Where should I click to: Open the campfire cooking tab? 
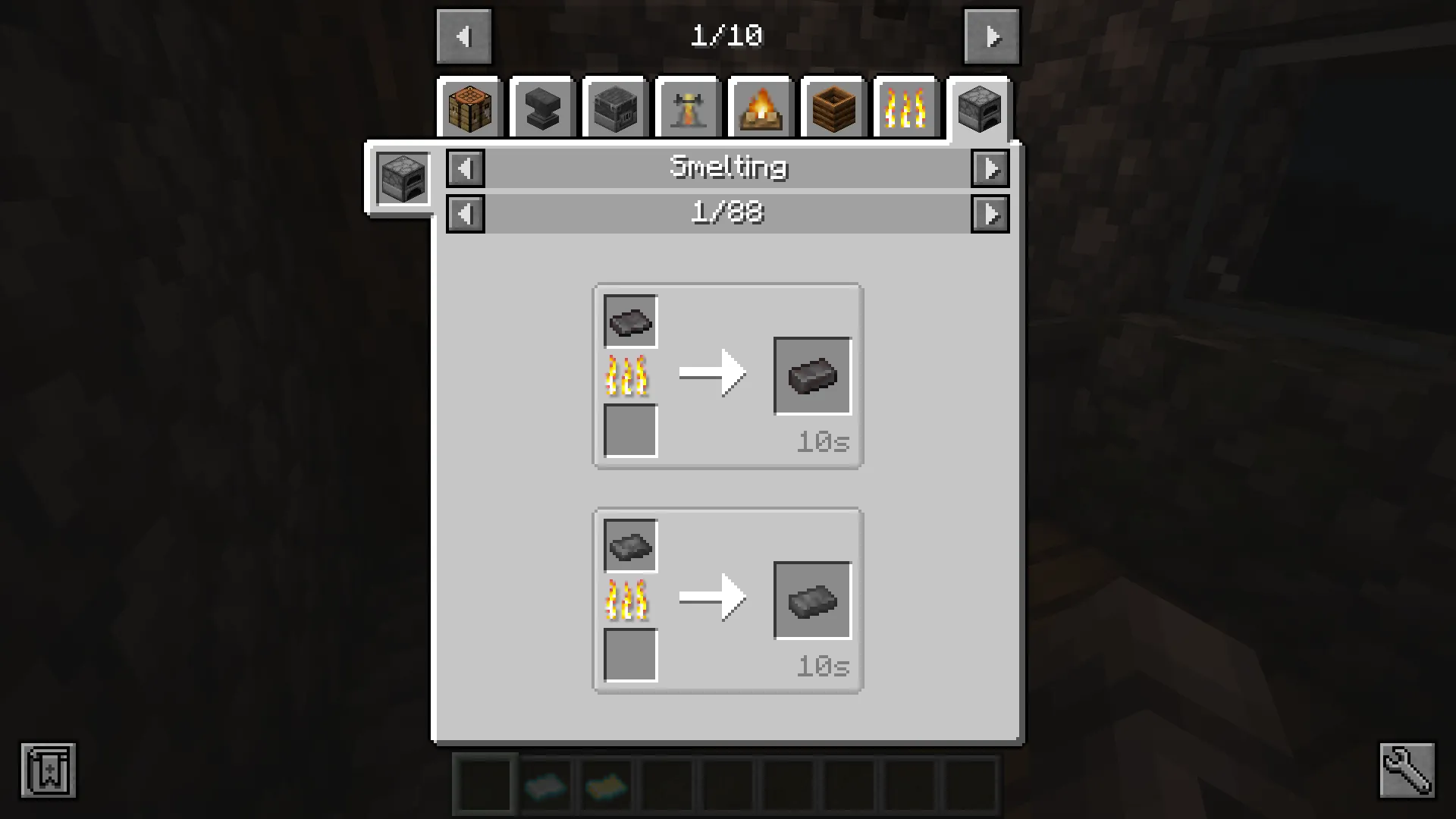[761, 108]
